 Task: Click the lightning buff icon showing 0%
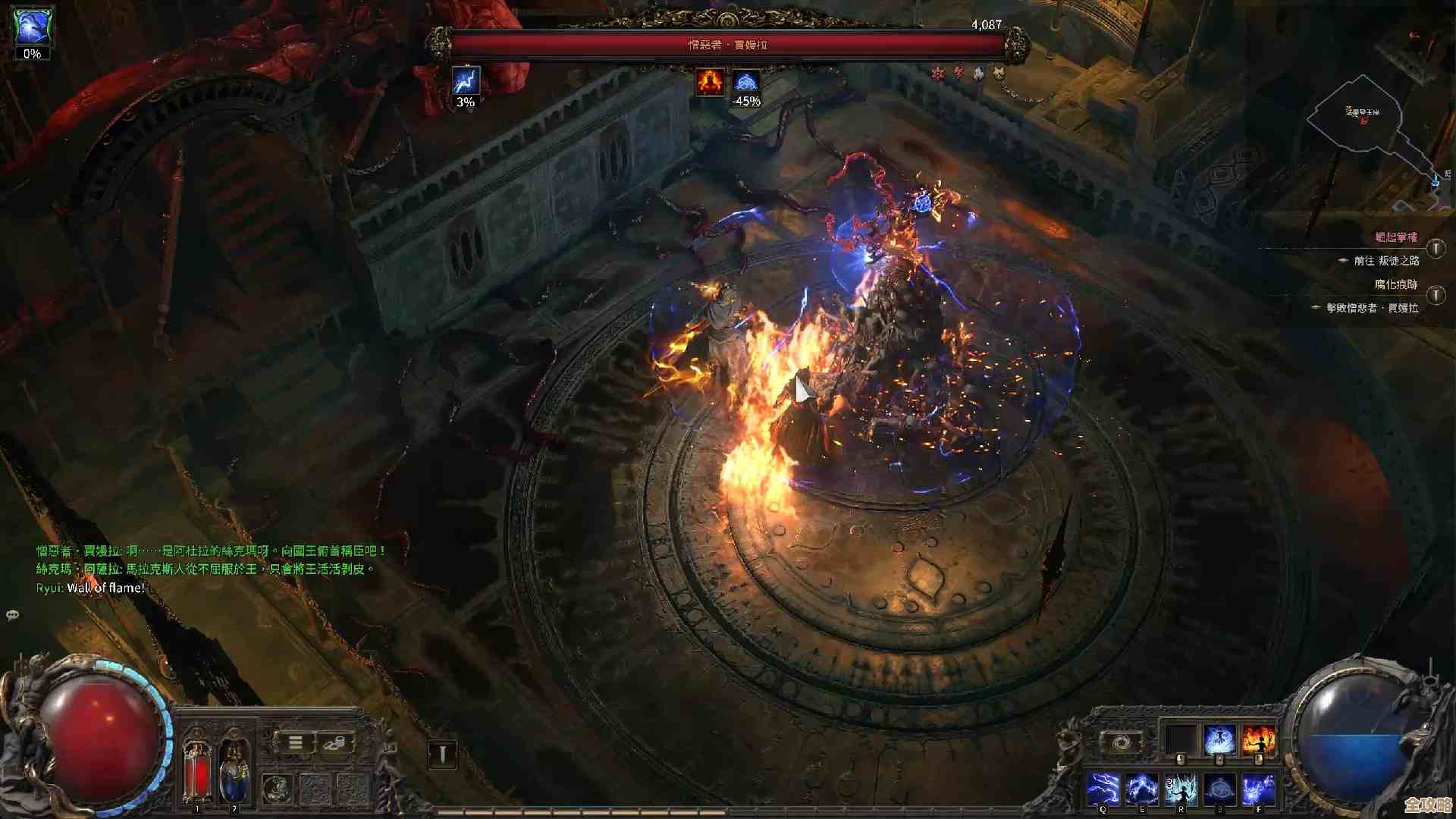pyautogui.click(x=33, y=27)
